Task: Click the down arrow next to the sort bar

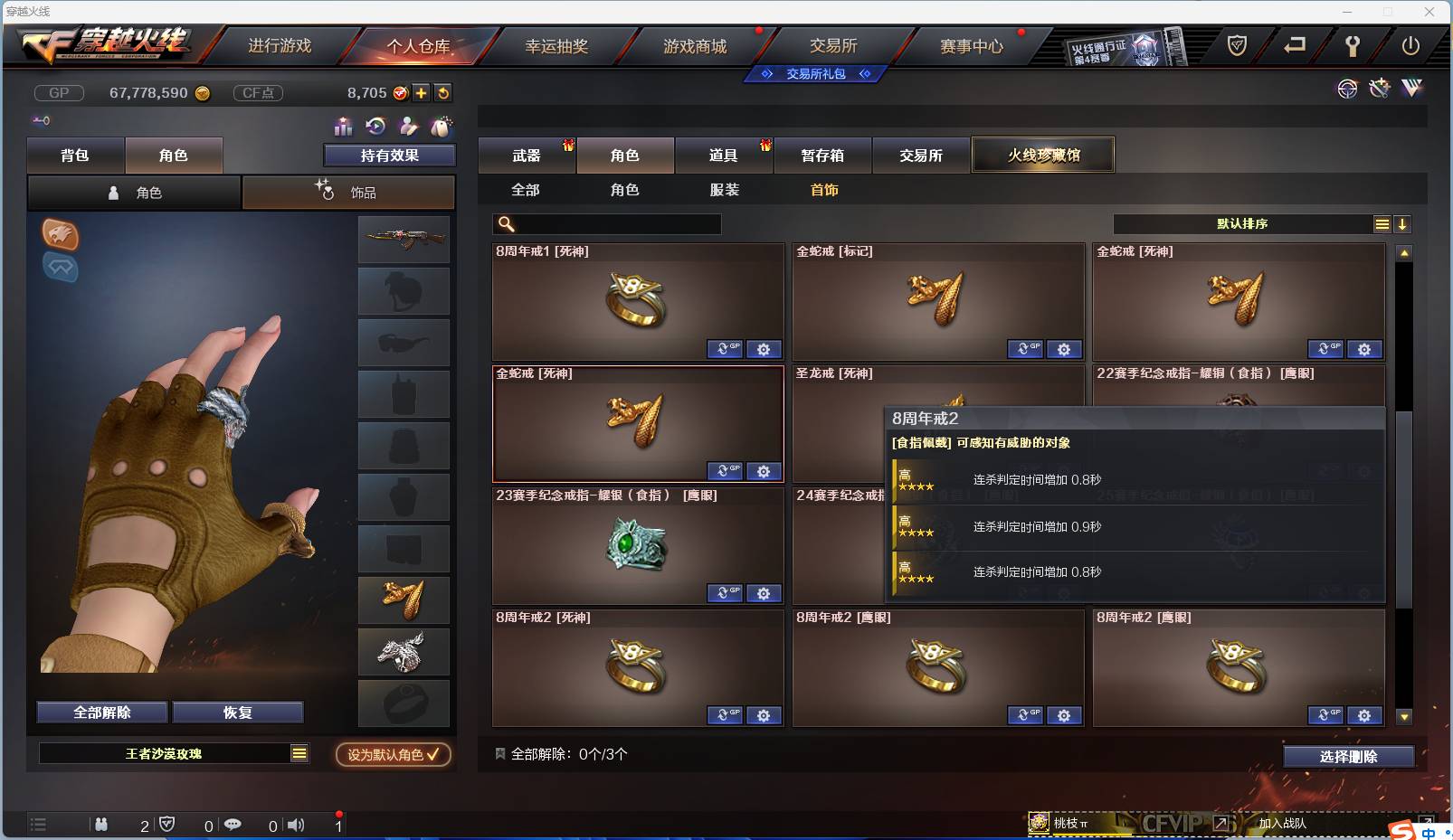Action: (1403, 223)
